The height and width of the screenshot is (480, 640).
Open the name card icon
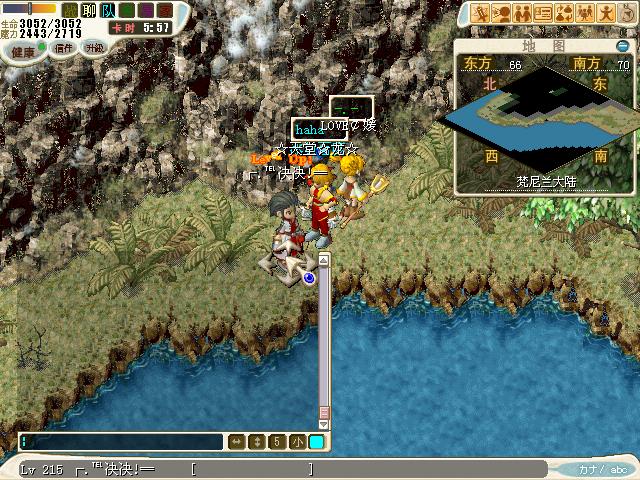pyautogui.click(x=543, y=14)
